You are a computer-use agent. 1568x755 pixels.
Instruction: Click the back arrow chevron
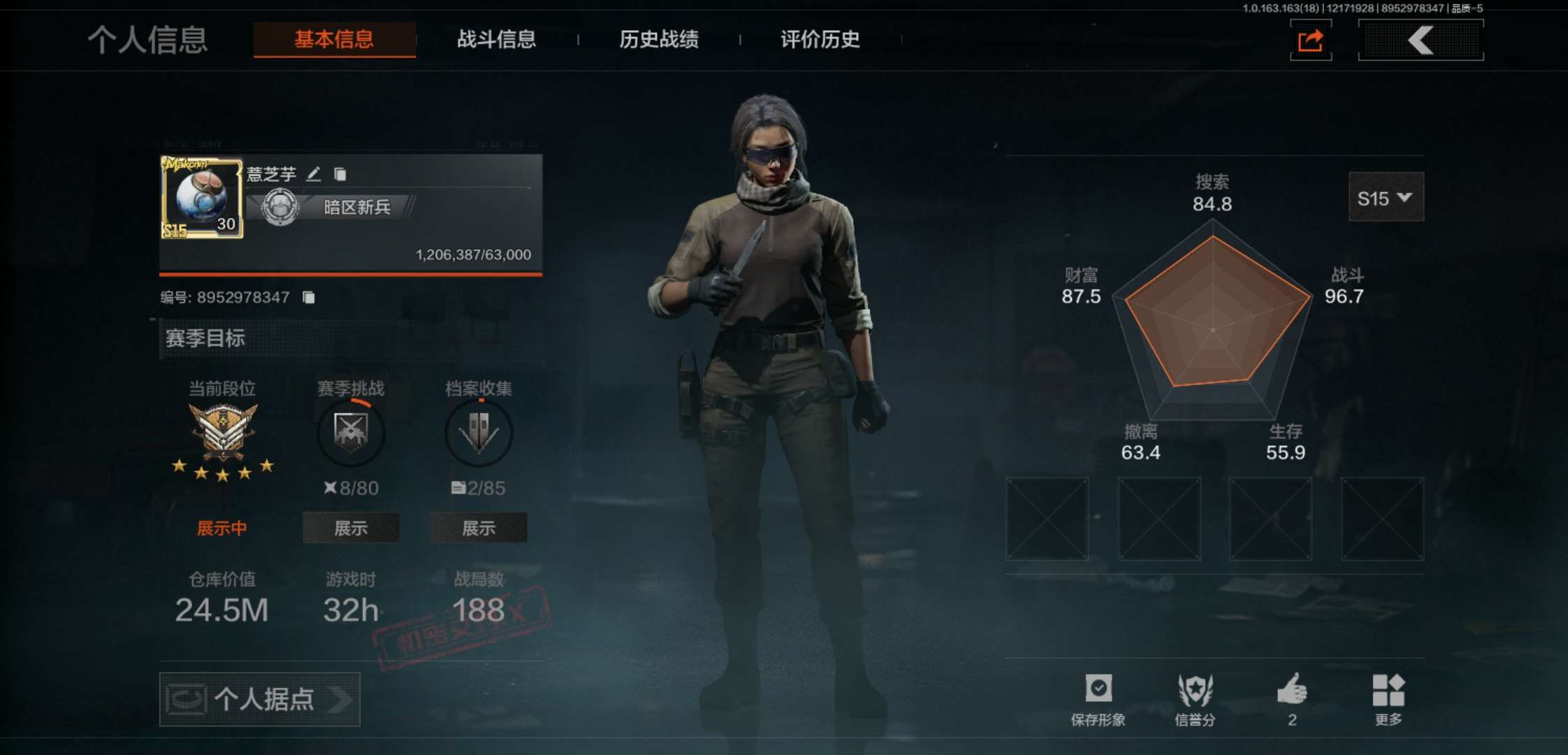coord(1421,40)
